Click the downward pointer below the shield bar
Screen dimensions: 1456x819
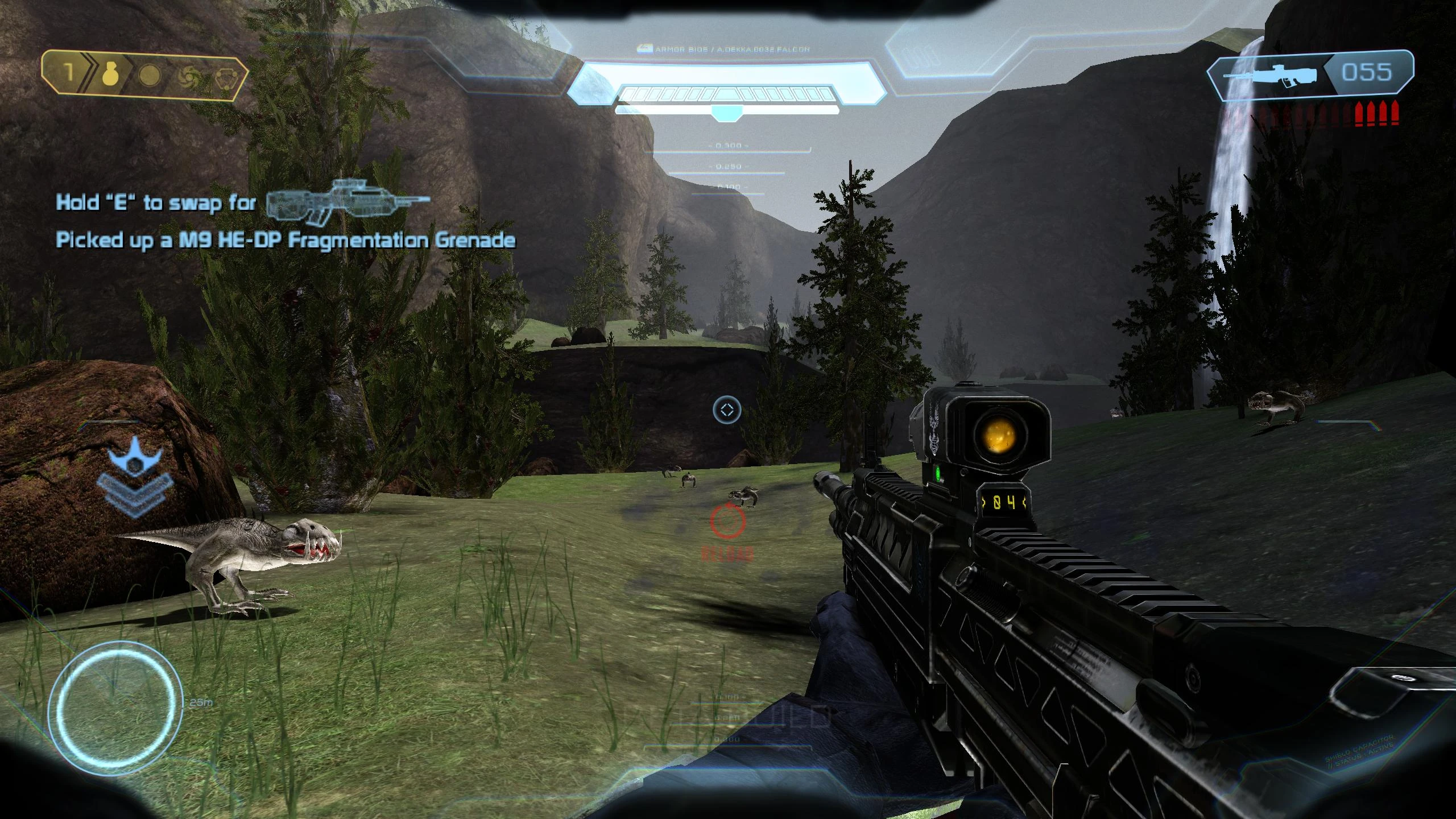pos(727,114)
